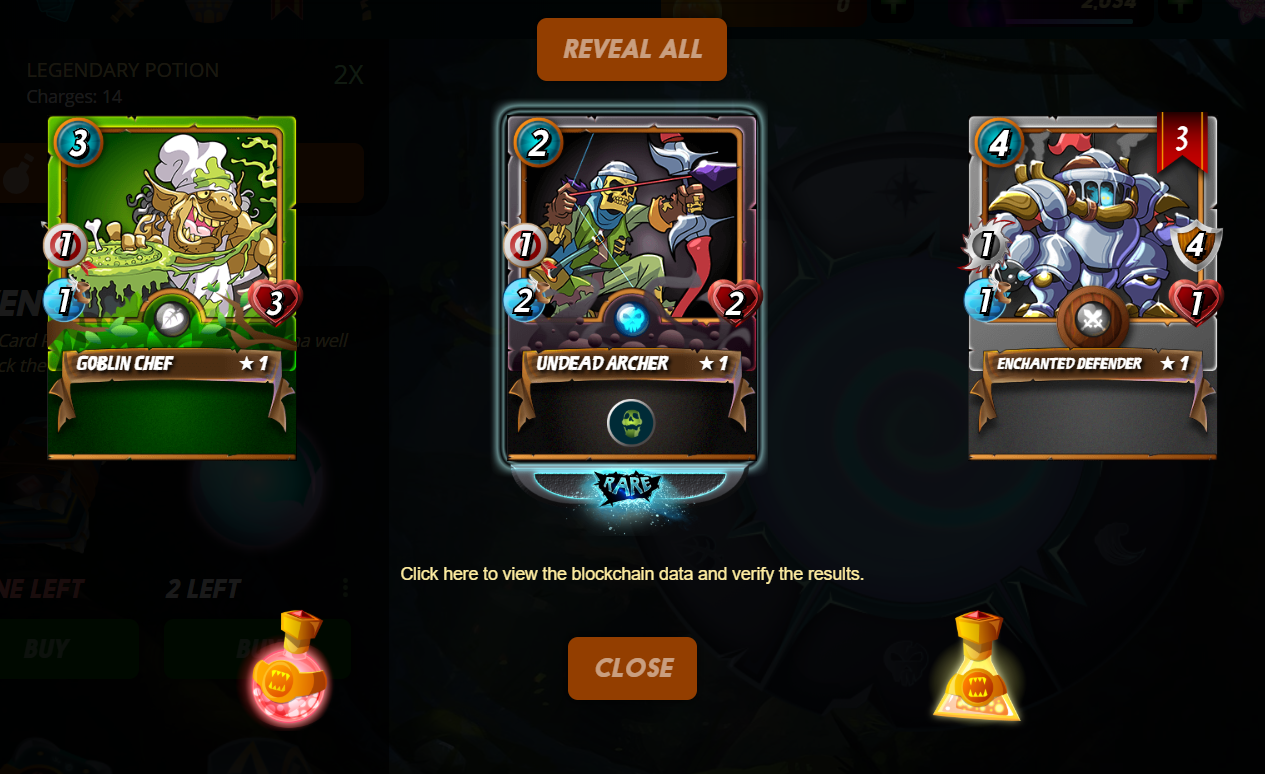
Task: Open the blockchain data verification link
Action: [632, 574]
